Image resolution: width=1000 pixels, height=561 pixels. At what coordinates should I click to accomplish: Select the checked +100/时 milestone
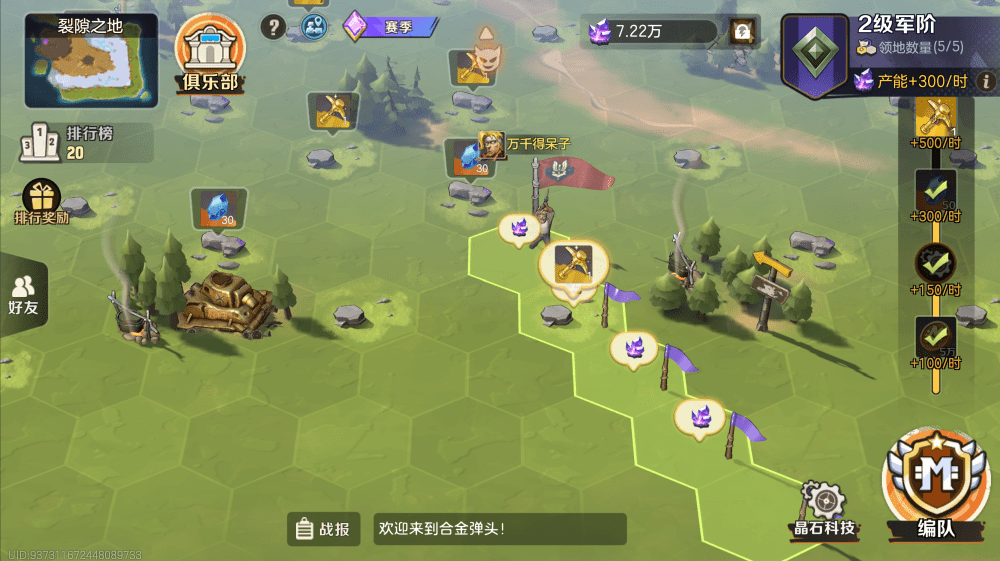(x=936, y=338)
